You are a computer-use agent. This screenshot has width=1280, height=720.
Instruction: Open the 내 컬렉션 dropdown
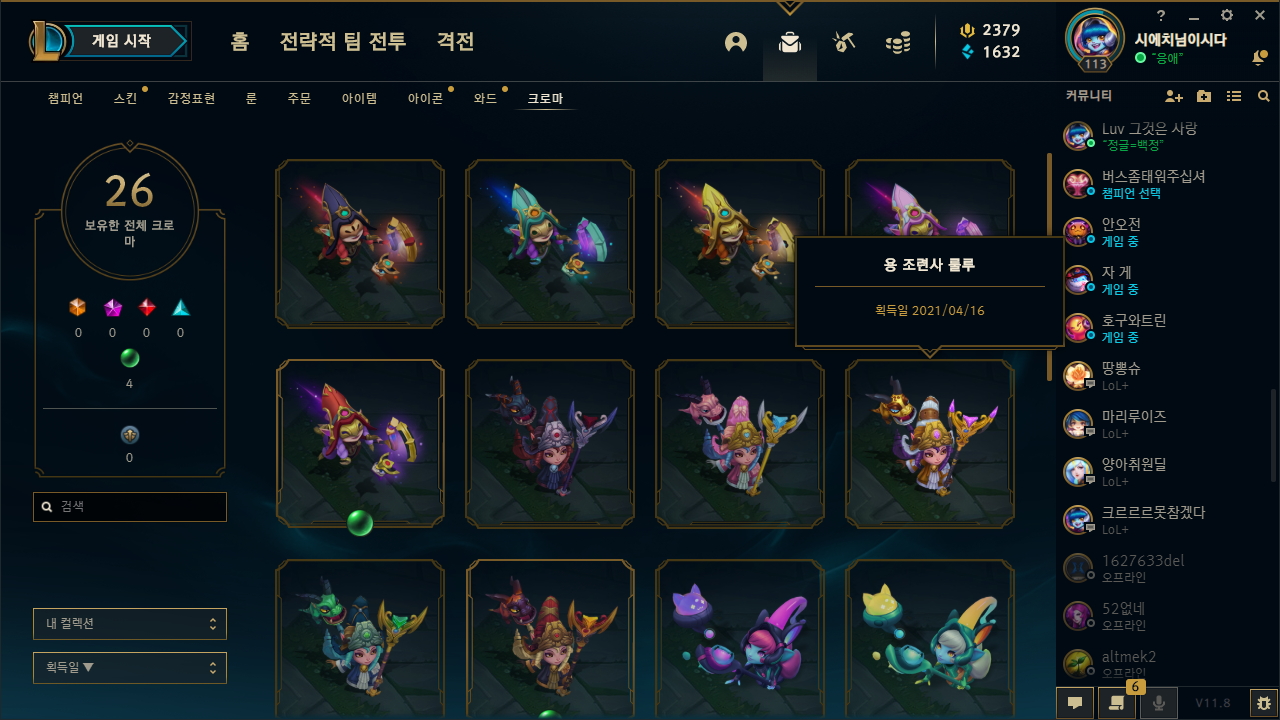tap(129, 623)
